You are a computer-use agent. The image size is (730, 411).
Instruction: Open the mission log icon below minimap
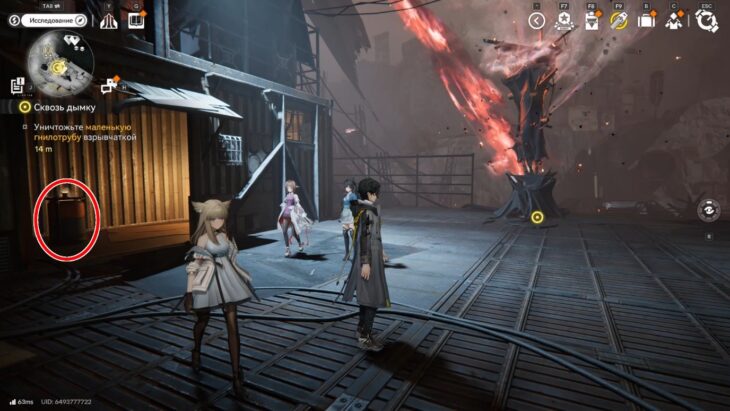(19, 85)
